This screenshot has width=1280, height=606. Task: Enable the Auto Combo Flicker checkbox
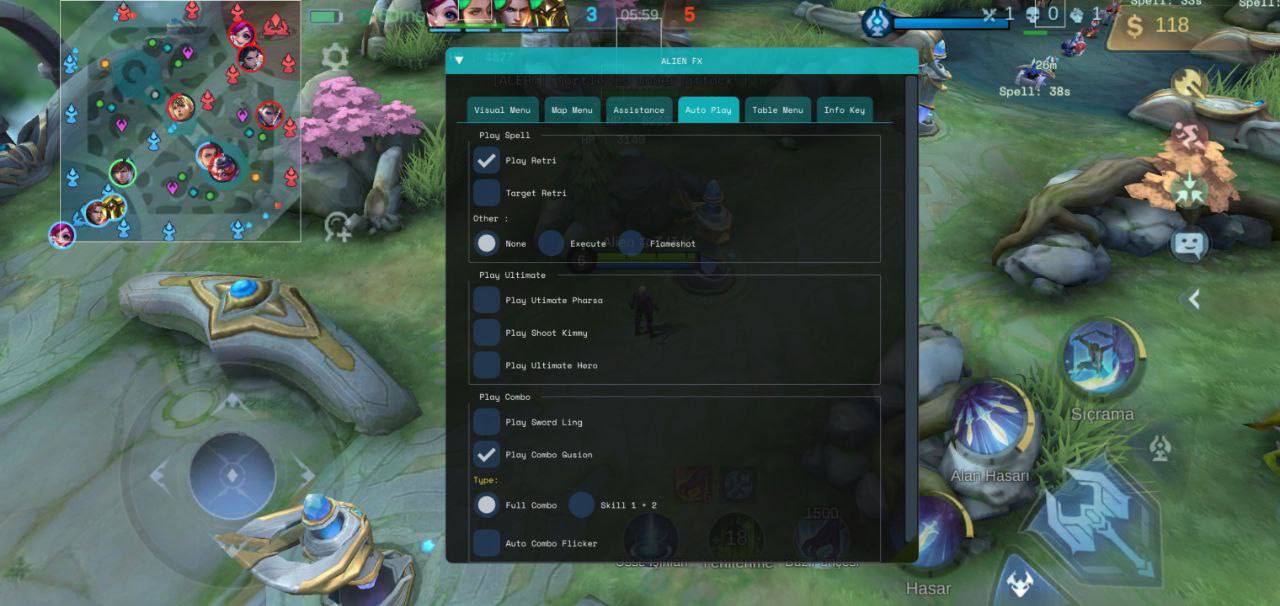click(487, 543)
